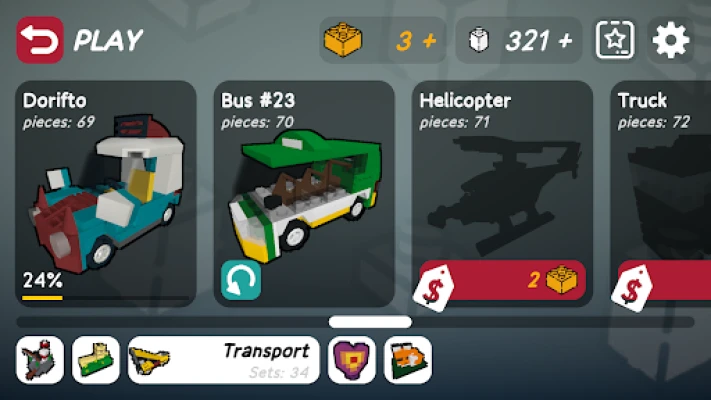Screen dimensions: 711x400
Task: Switch to the heart-shaped category
Action: [352, 360]
